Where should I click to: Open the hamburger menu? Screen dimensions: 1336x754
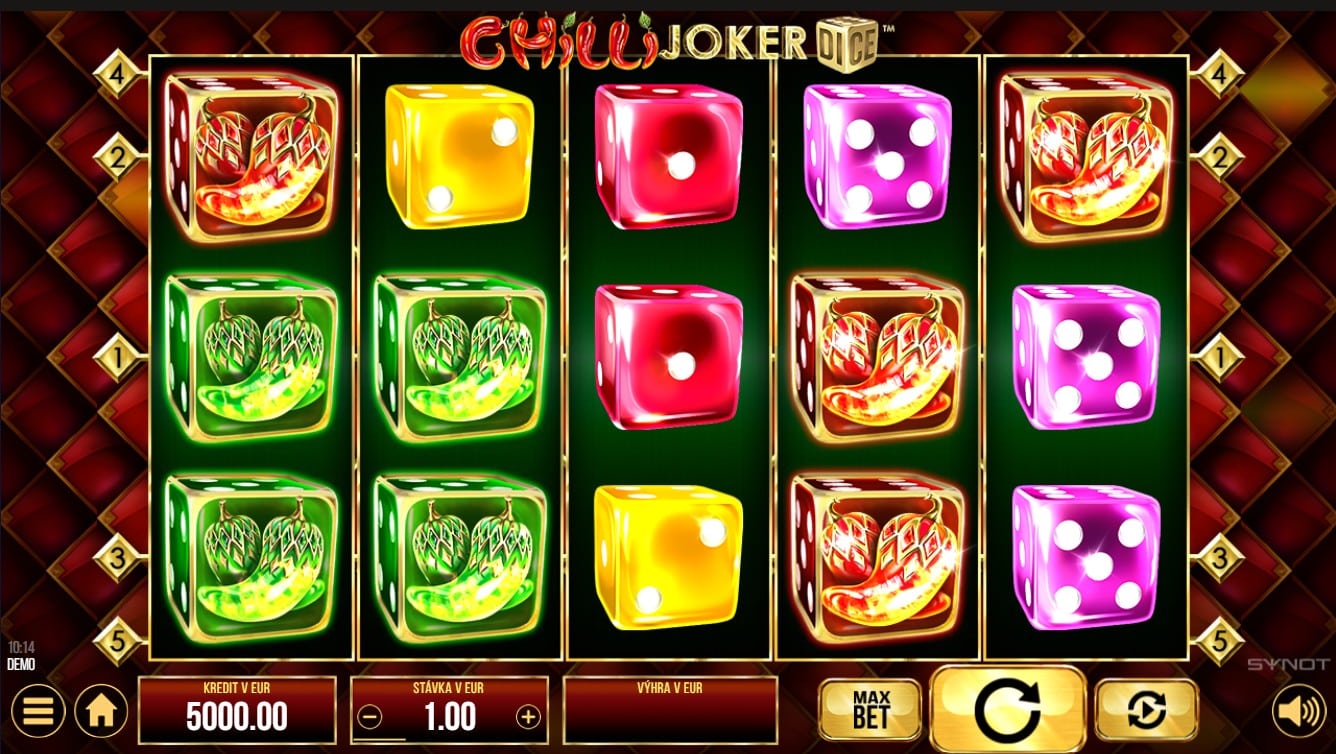pyautogui.click(x=39, y=711)
